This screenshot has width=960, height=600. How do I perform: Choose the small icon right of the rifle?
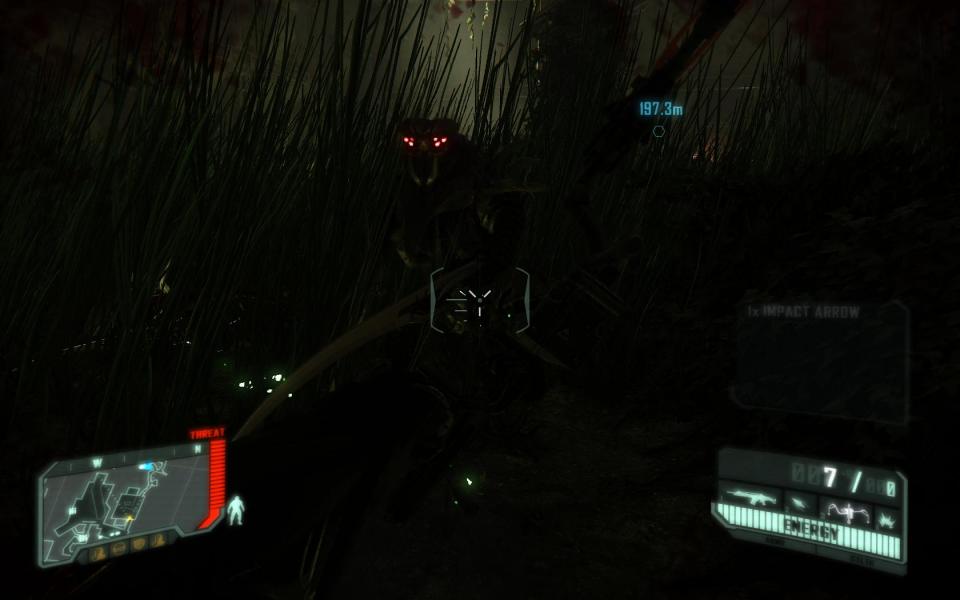coord(800,504)
